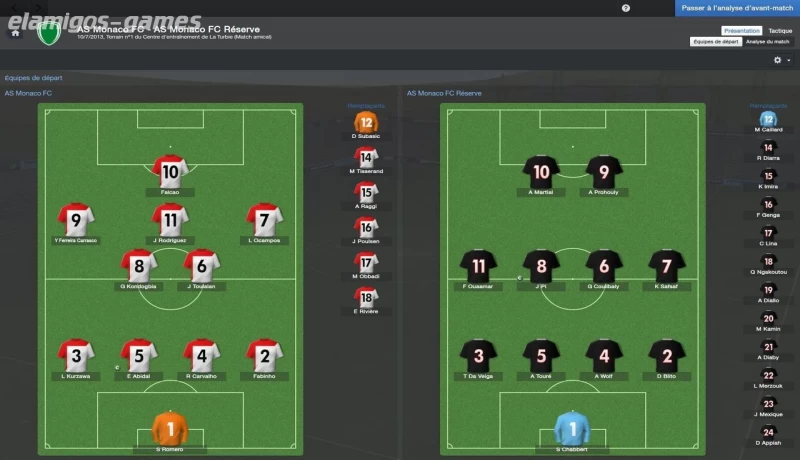This screenshot has height=460, width=800.
Task: Pick reserve substitute M Caillard
Action: pyautogui.click(x=768, y=120)
